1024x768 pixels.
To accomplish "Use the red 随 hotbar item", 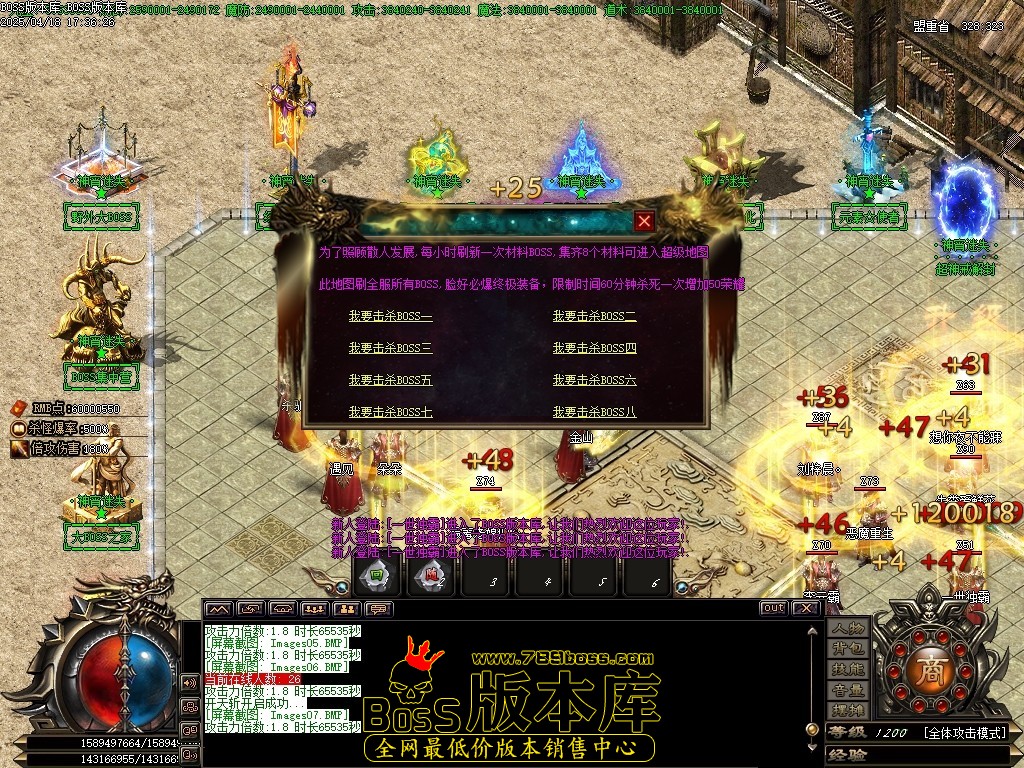I will pyautogui.click(x=431, y=575).
